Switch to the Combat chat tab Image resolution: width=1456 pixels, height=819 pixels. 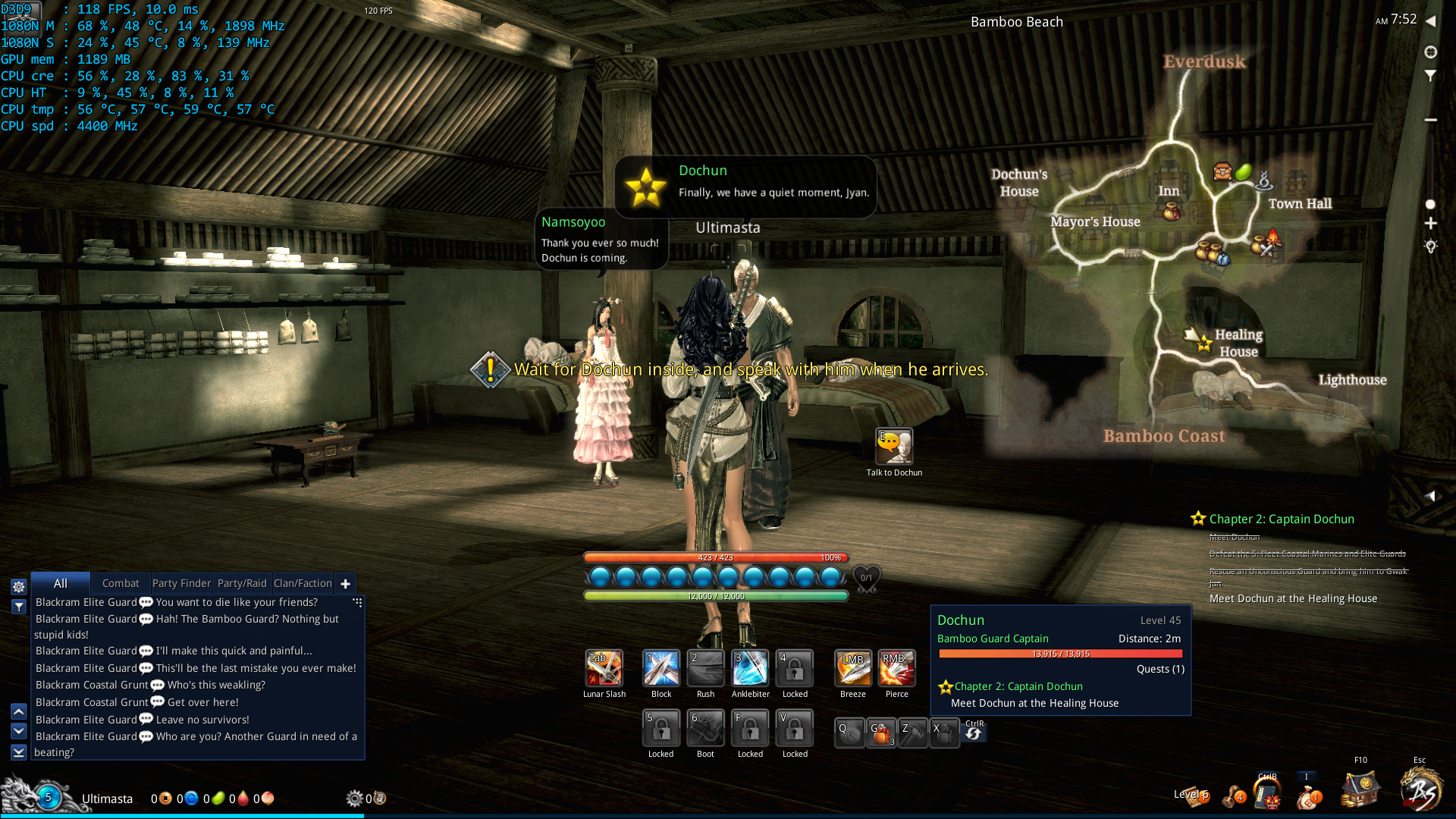tap(121, 583)
